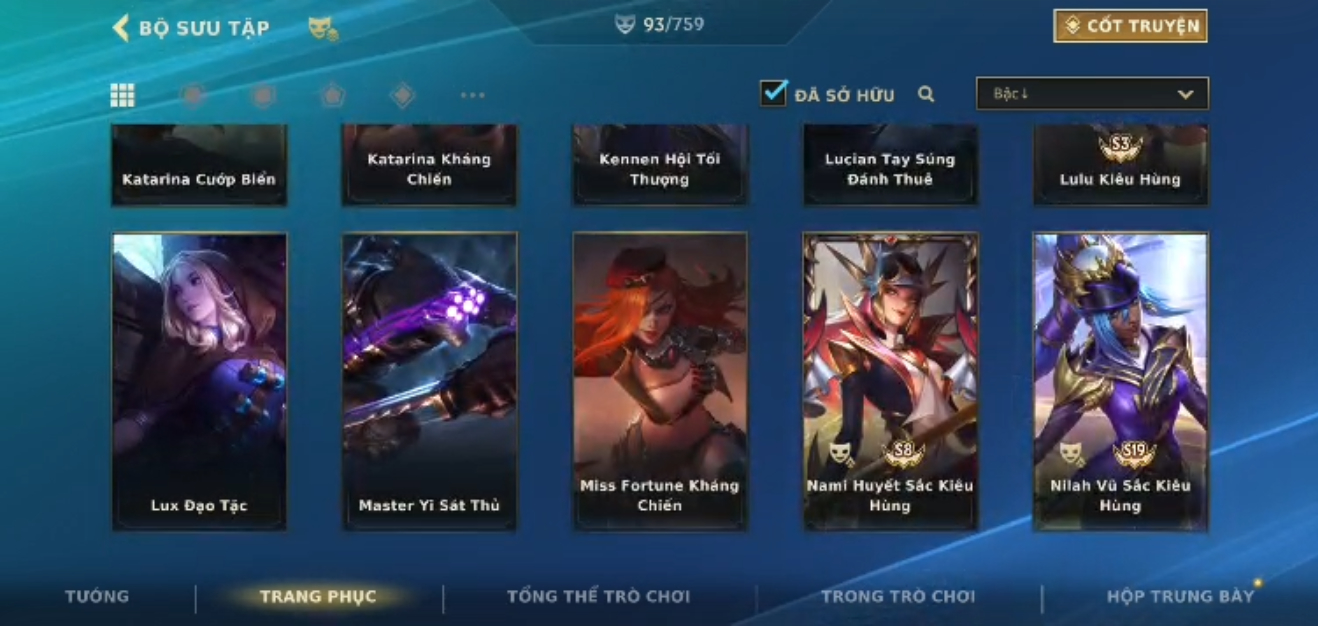Viewport: 1318px width, 626px height.
Task: Select Nami Huyết Sắc Kiêu Hùng skin
Action: click(890, 380)
